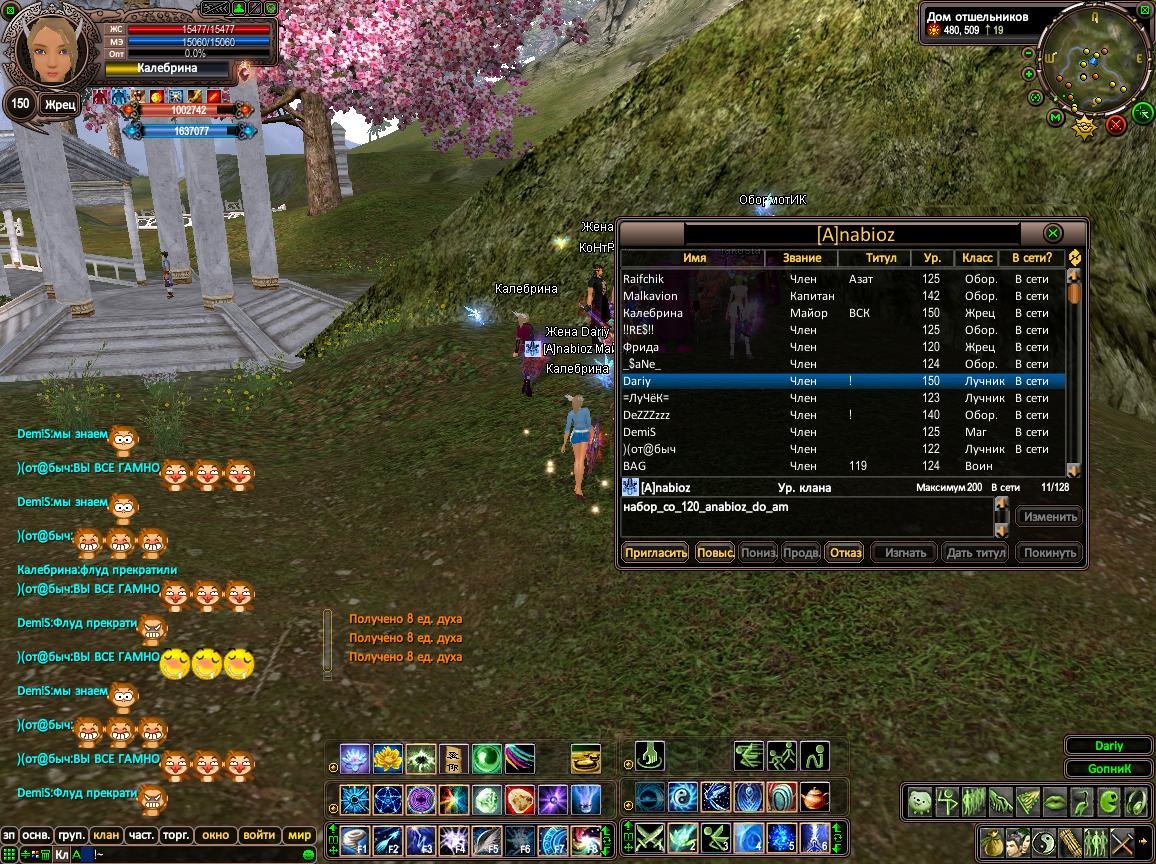The image size is (1156, 864).
Task: Click the 'Пригласить' invite button
Action: click(655, 552)
